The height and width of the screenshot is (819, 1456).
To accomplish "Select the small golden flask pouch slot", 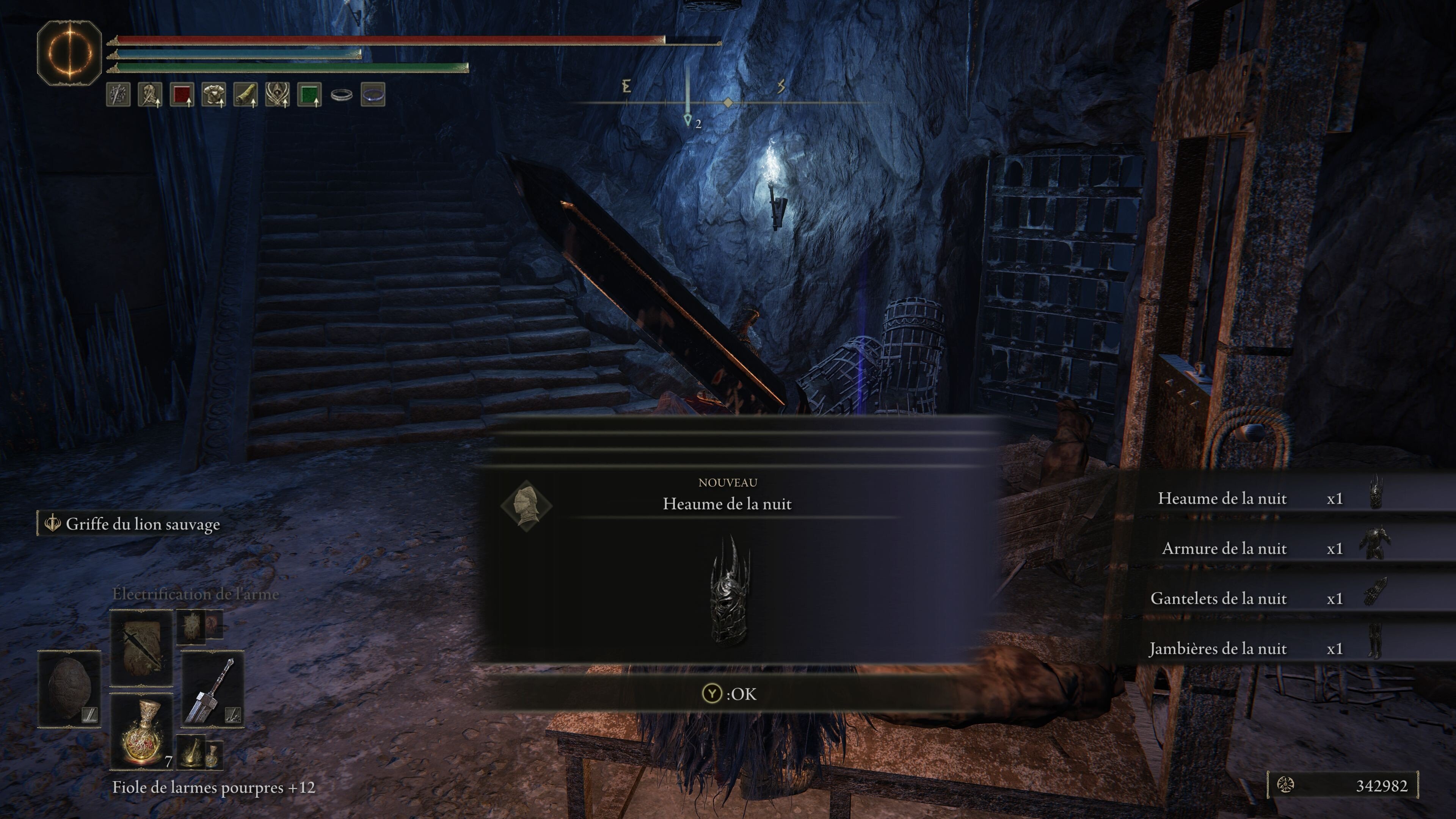I will [x=199, y=752].
